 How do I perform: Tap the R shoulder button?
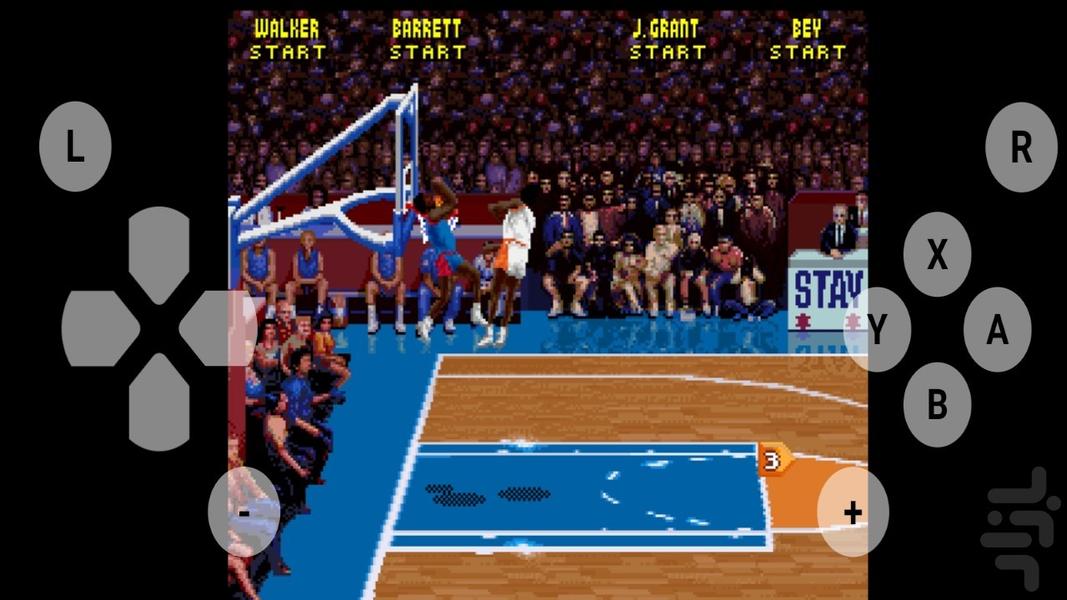(x=1020, y=147)
